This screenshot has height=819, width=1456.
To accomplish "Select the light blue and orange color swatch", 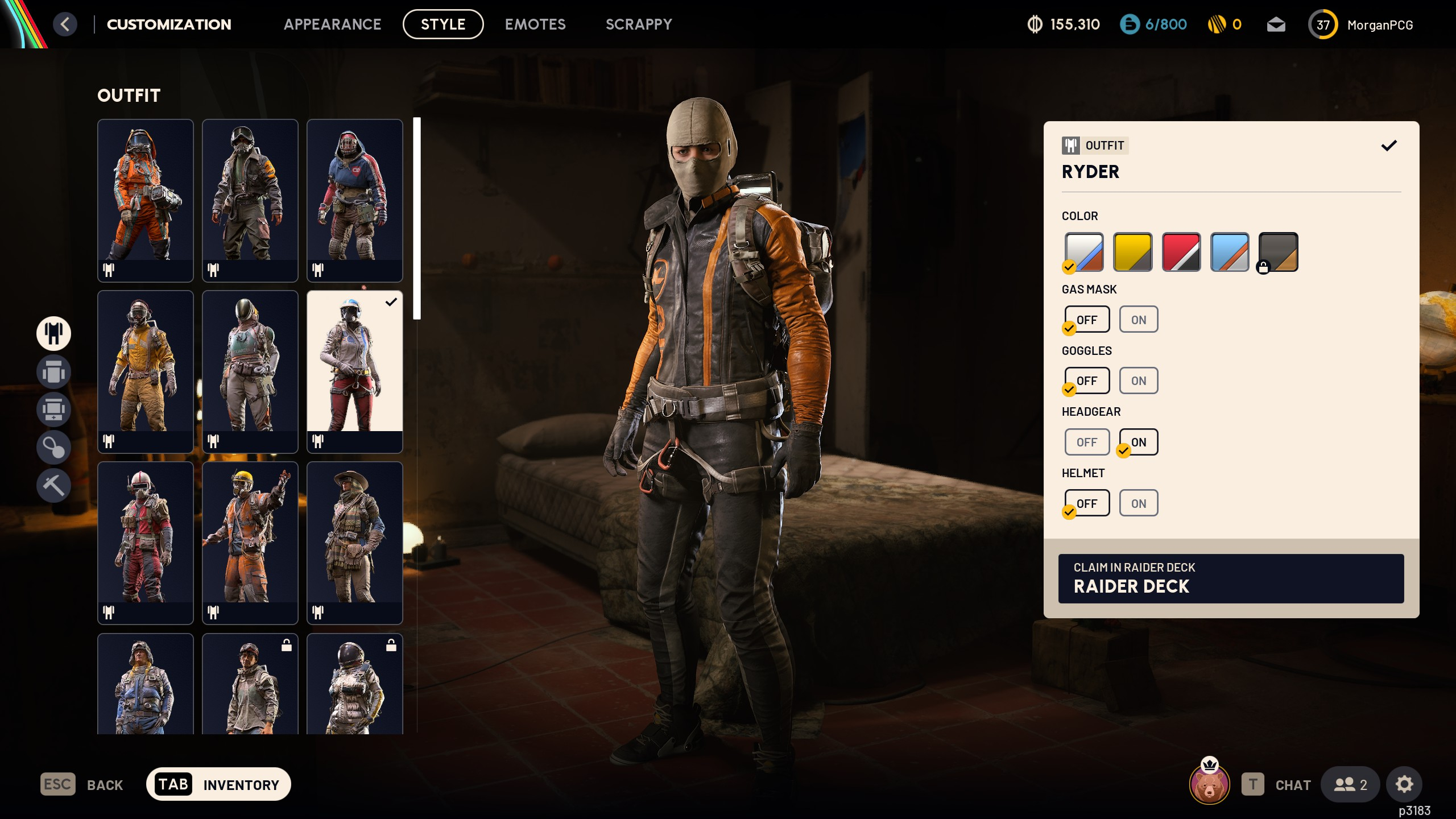I will tap(1230, 252).
